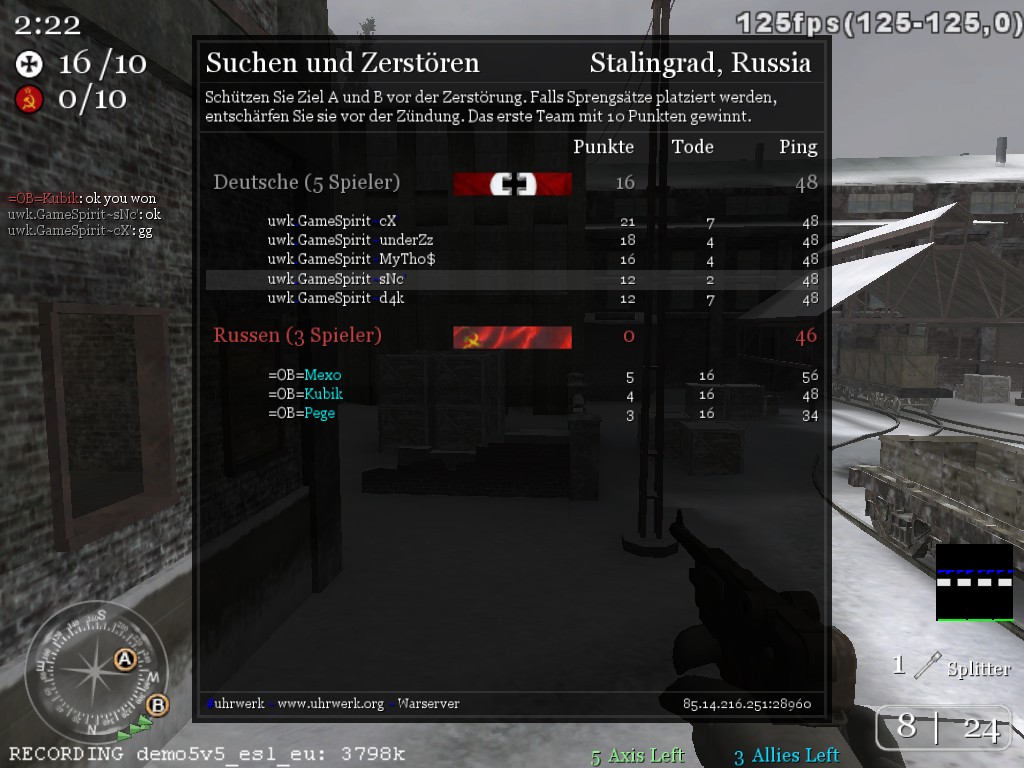Screen dimensions: 1024x768
Task: Select highlighted player row sNc
Action: point(512,280)
